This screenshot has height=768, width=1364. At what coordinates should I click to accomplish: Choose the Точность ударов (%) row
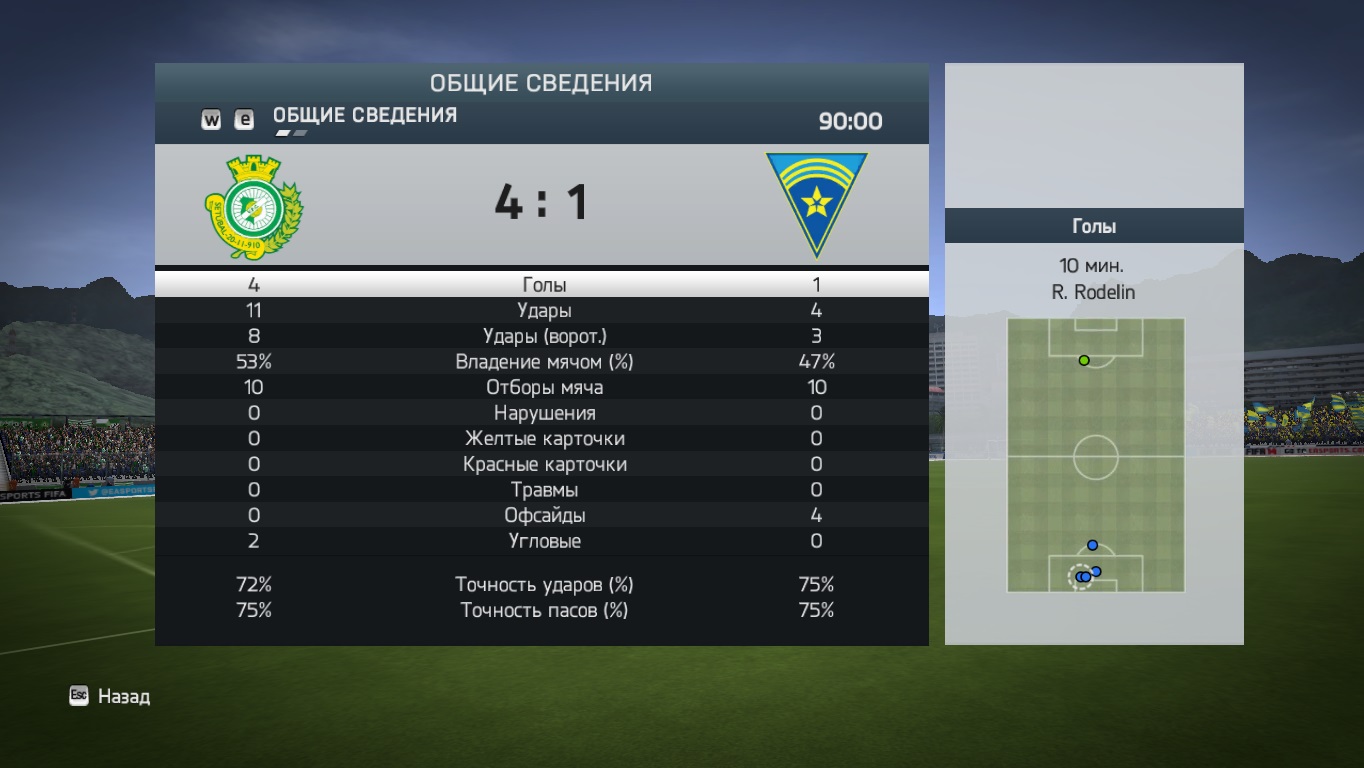(x=544, y=585)
